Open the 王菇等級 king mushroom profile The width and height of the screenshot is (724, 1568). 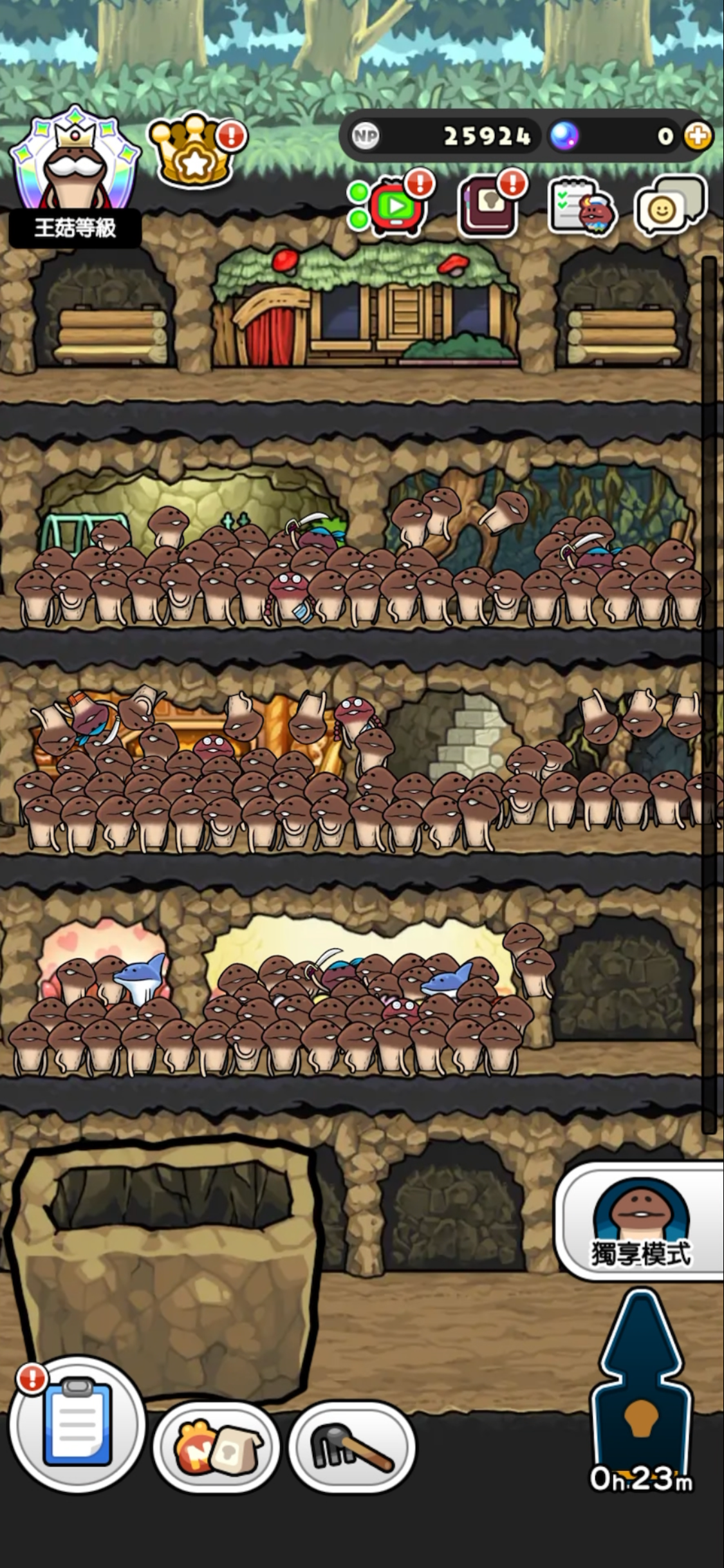click(74, 175)
